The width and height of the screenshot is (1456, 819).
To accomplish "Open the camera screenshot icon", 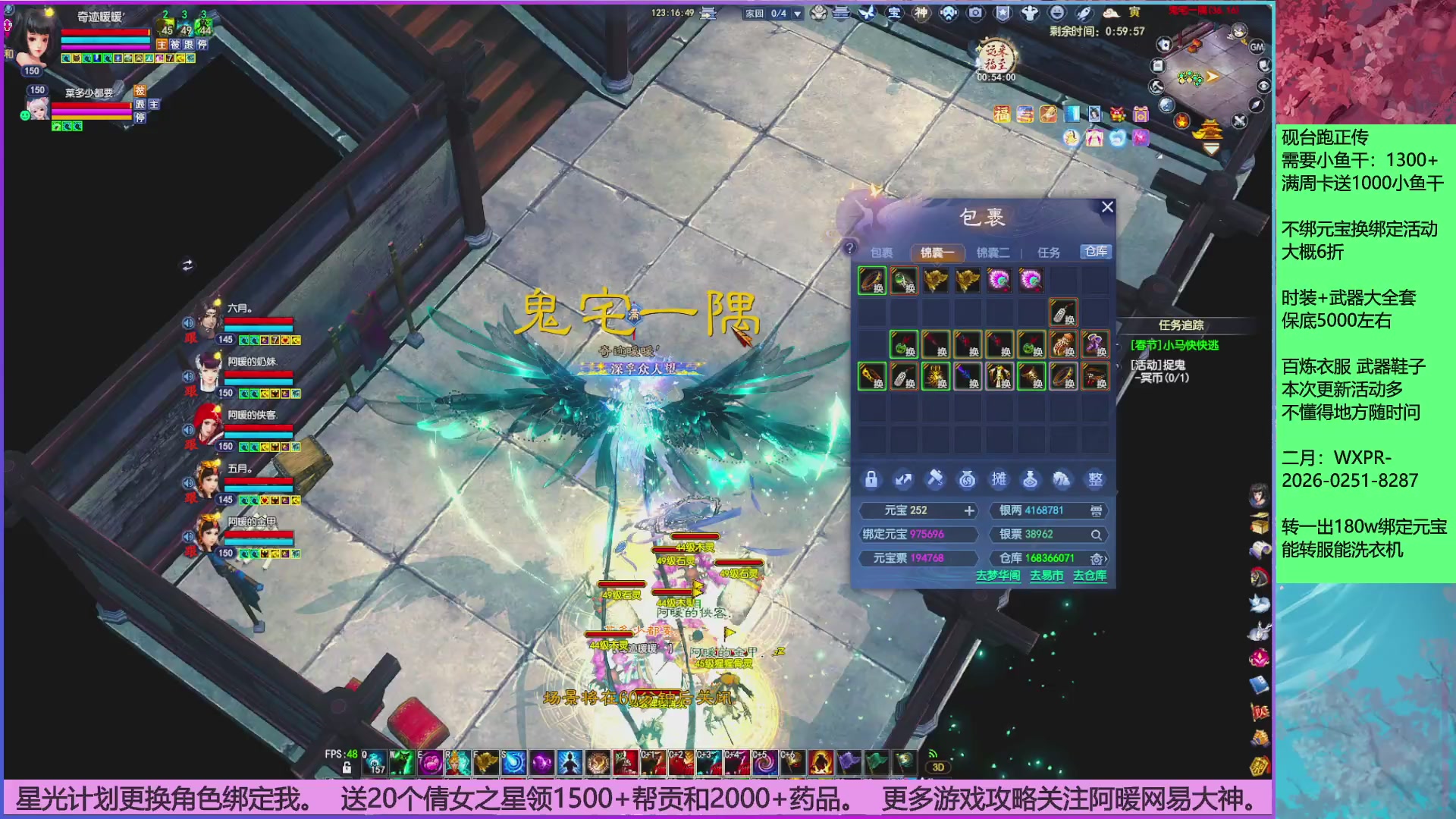I will pyautogui.click(x=976, y=11).
